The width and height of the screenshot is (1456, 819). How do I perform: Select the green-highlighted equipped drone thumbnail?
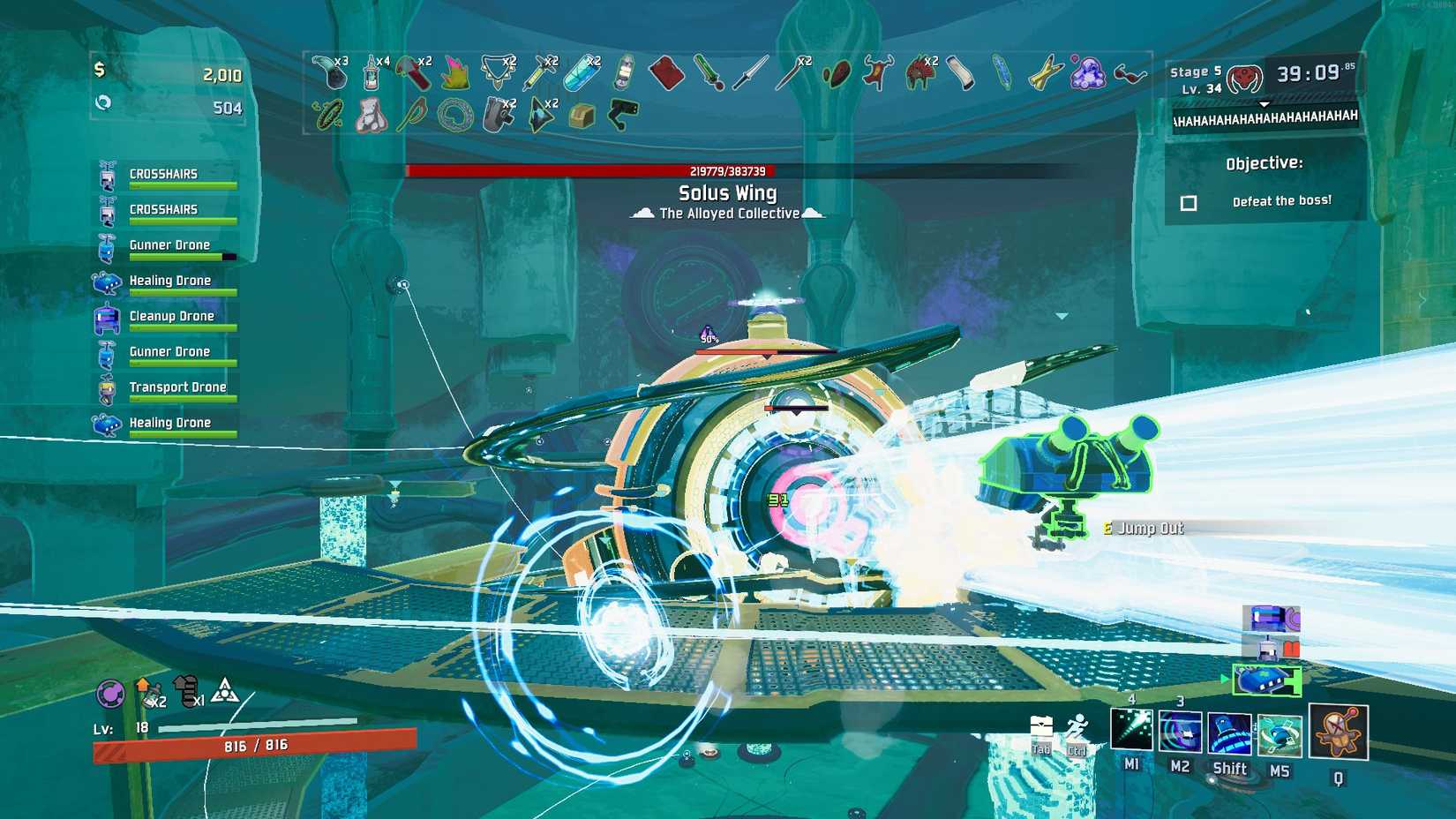[1268, 680]
